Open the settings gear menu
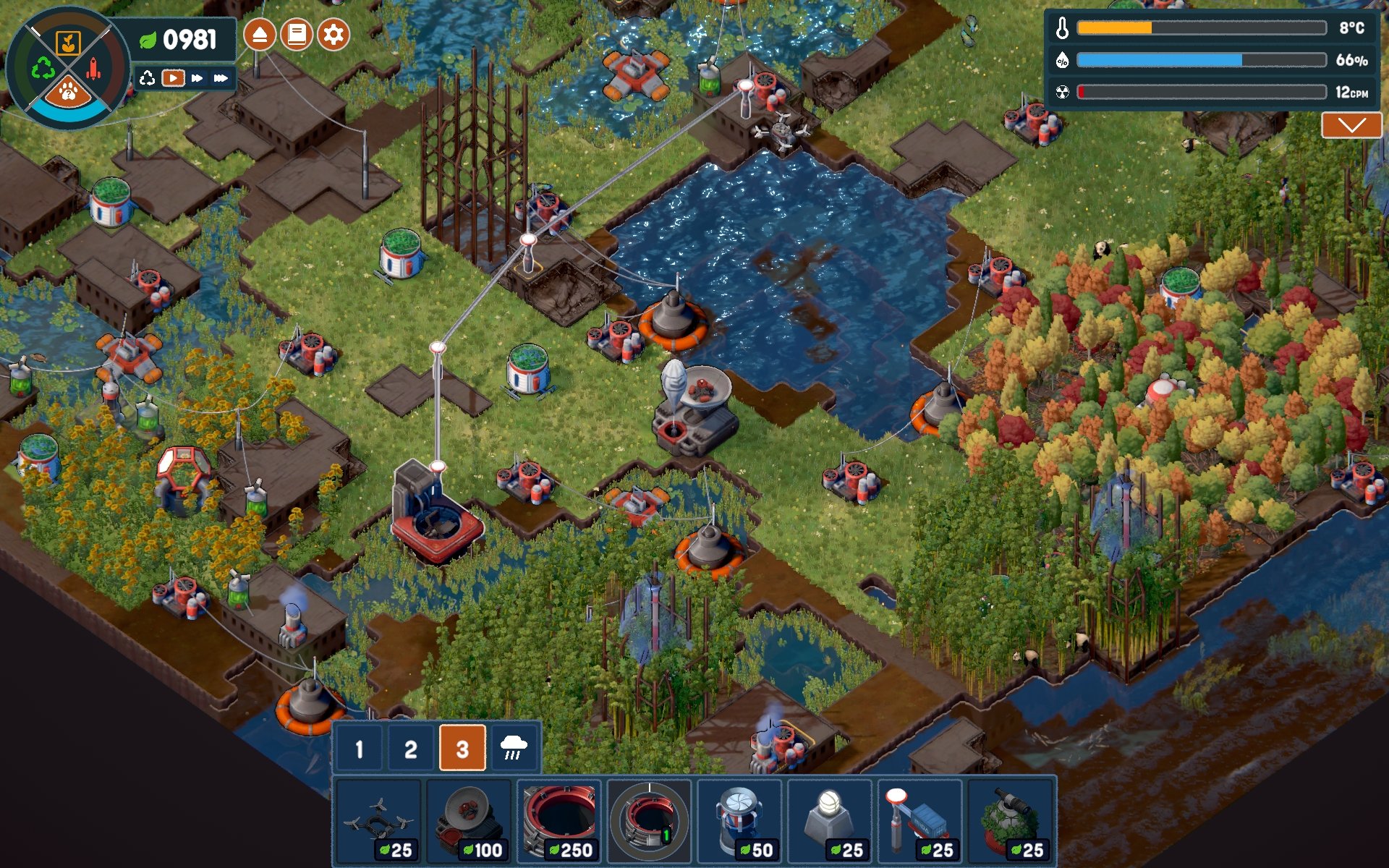Viewport: 1389px width, 868px height. tap(333, 35)
